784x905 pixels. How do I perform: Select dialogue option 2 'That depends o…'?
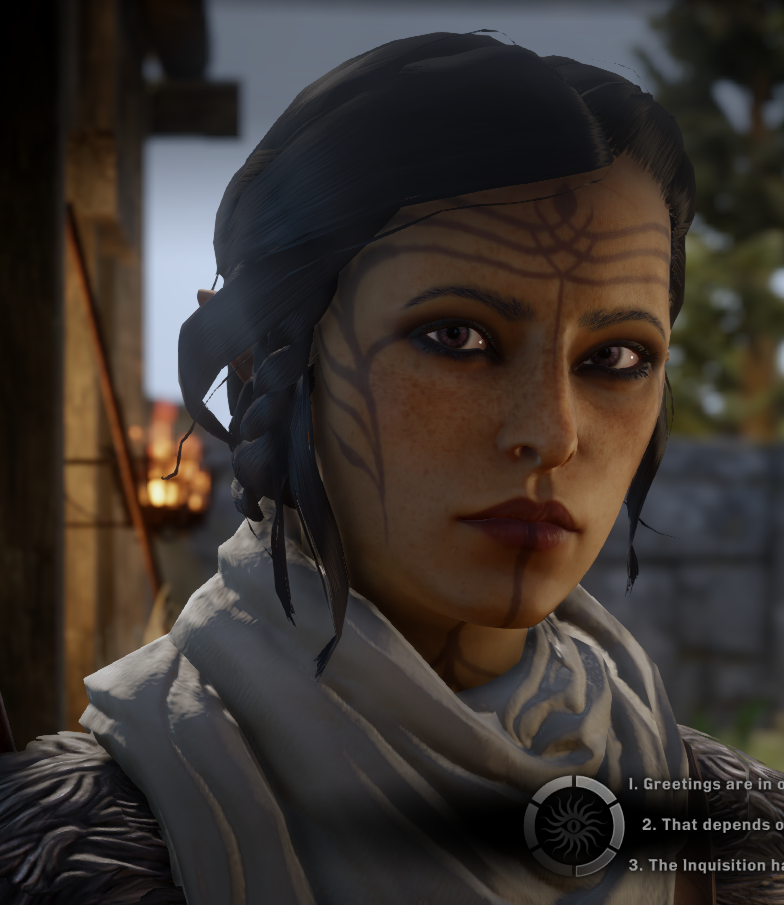pos(714,825)
